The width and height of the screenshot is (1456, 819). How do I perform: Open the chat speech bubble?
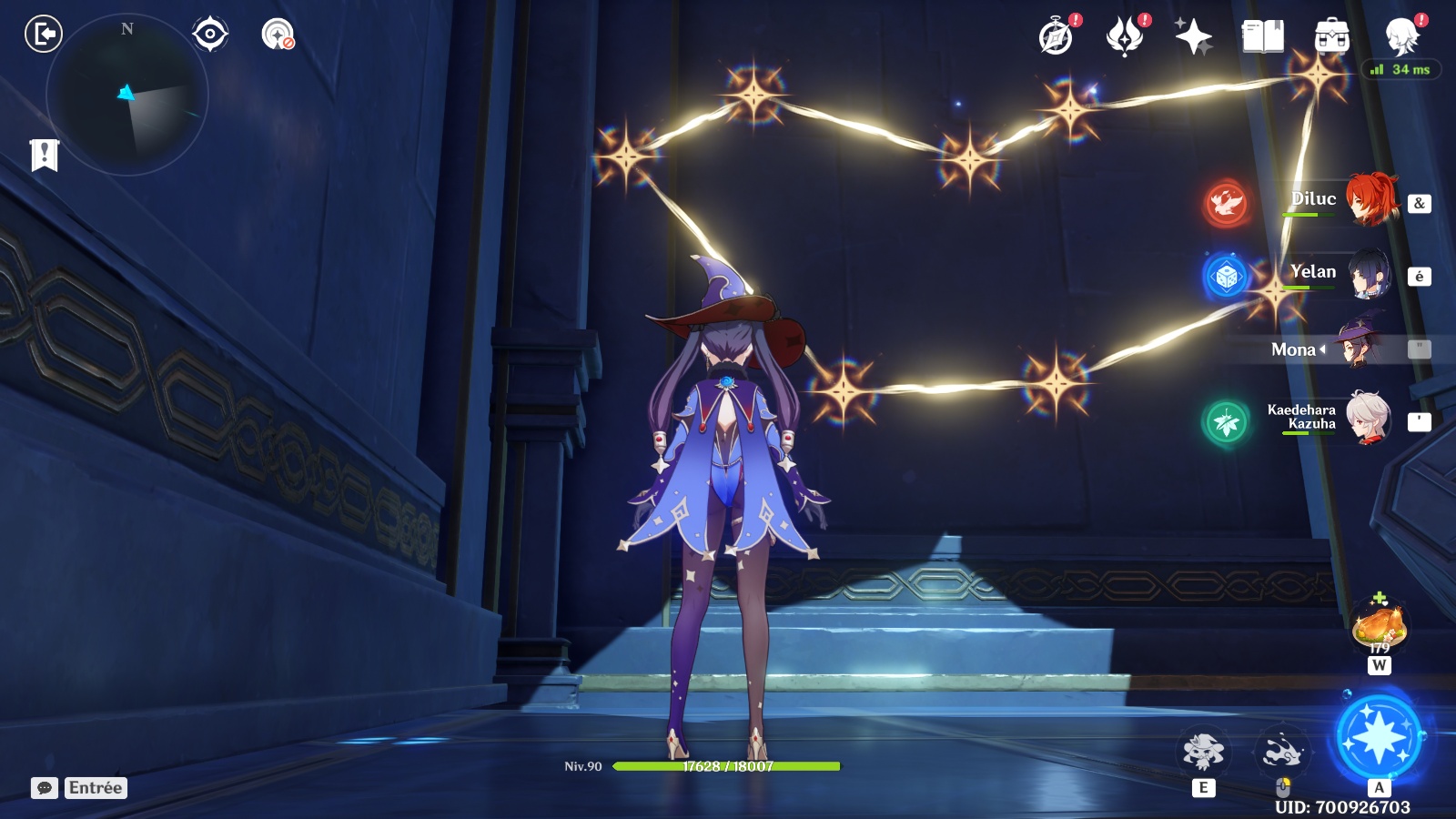[x=45, y=788]
